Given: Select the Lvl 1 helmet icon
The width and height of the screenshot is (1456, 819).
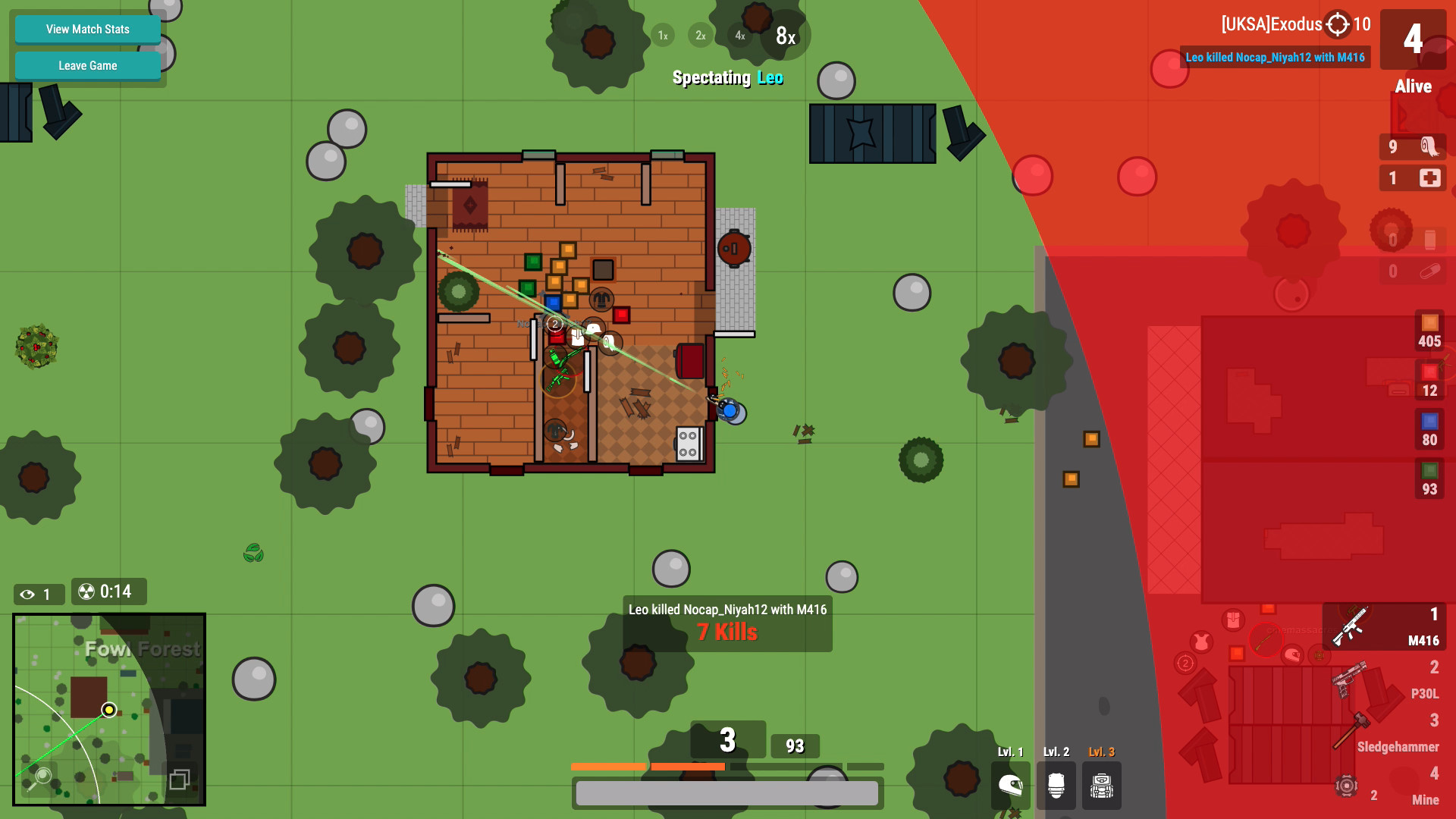Looking at the screenshot, I should click(x=1010, y=786).
